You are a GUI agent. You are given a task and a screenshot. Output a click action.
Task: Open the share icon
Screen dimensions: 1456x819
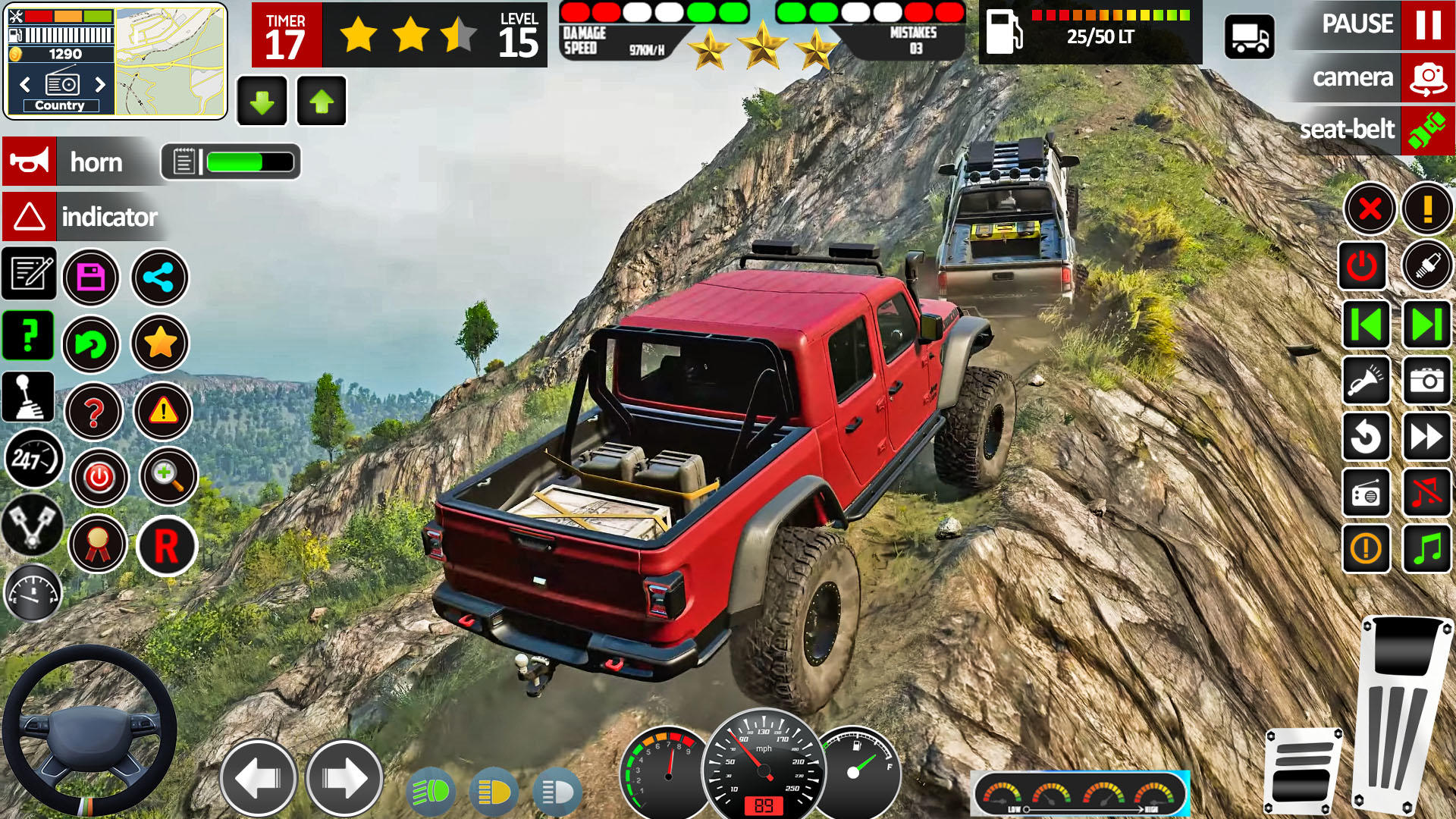tap(159, 278)
